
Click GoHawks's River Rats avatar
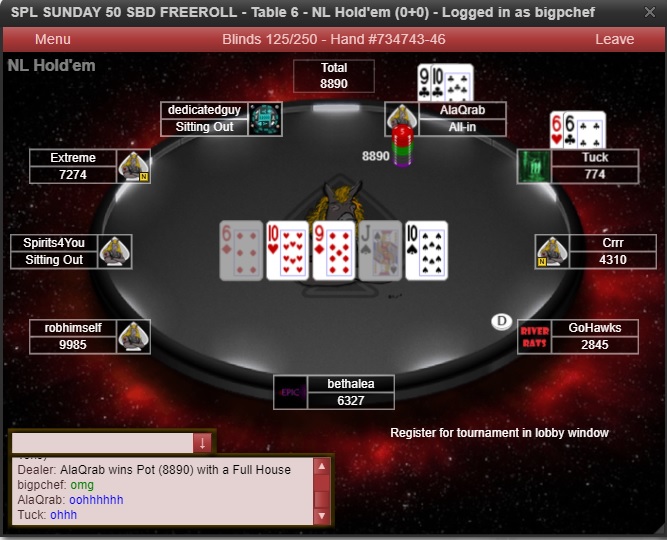(534, 337)
